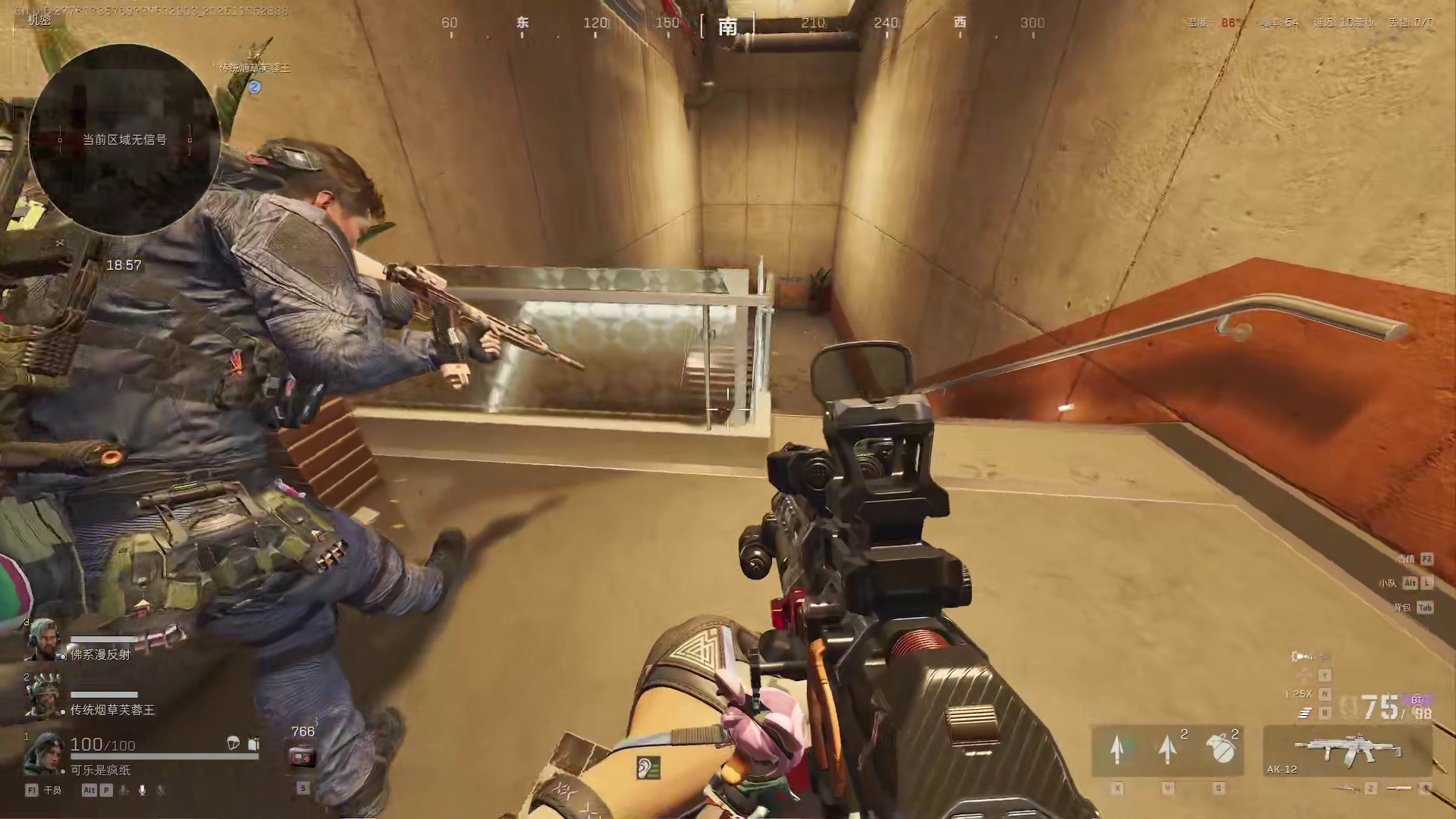Toggle the 1.25X scope zoom indicator
The image size is (1456, 819).
[x=1298, y=694]
